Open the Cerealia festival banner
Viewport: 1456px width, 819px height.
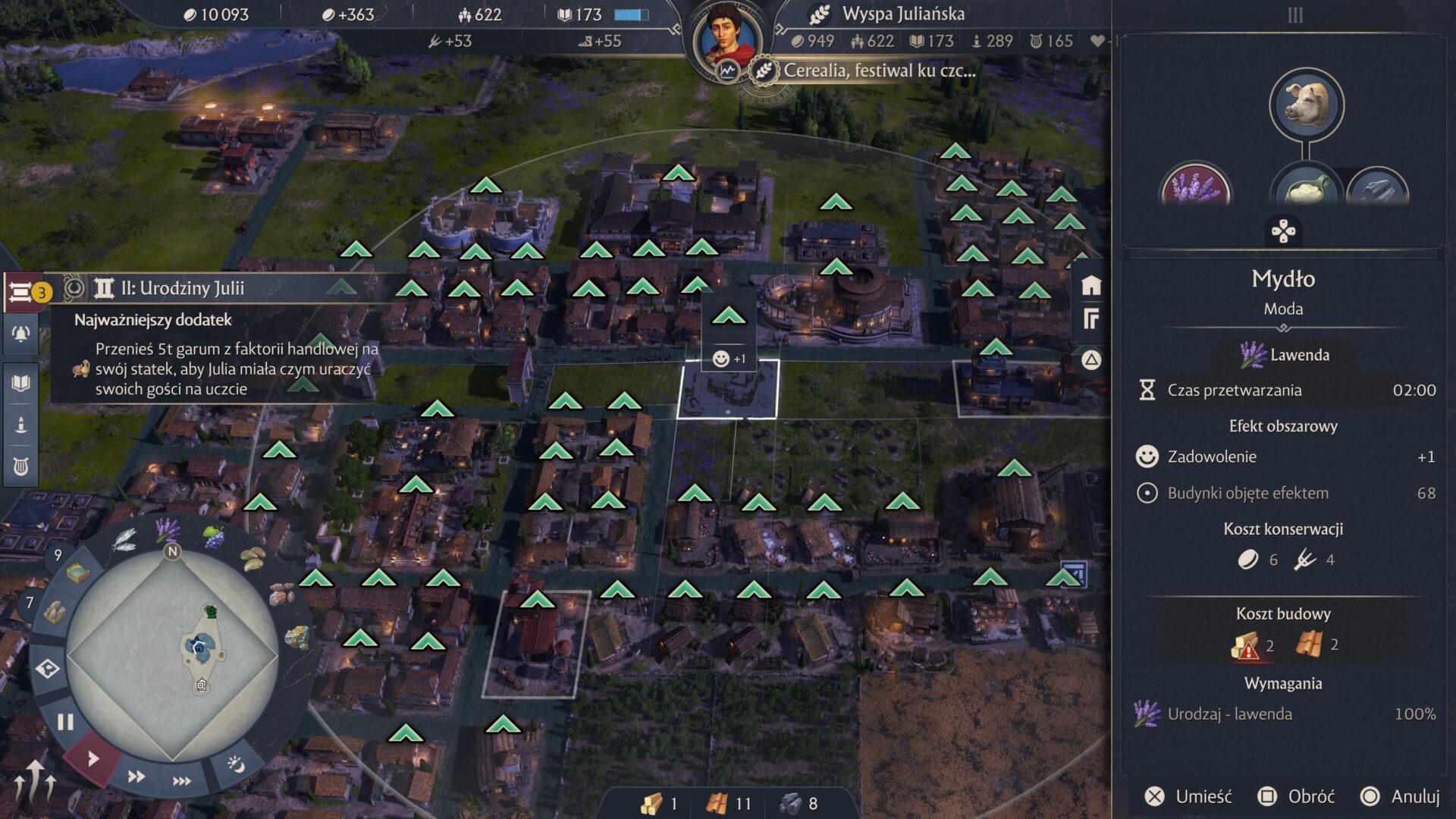[x=878, y=71]
